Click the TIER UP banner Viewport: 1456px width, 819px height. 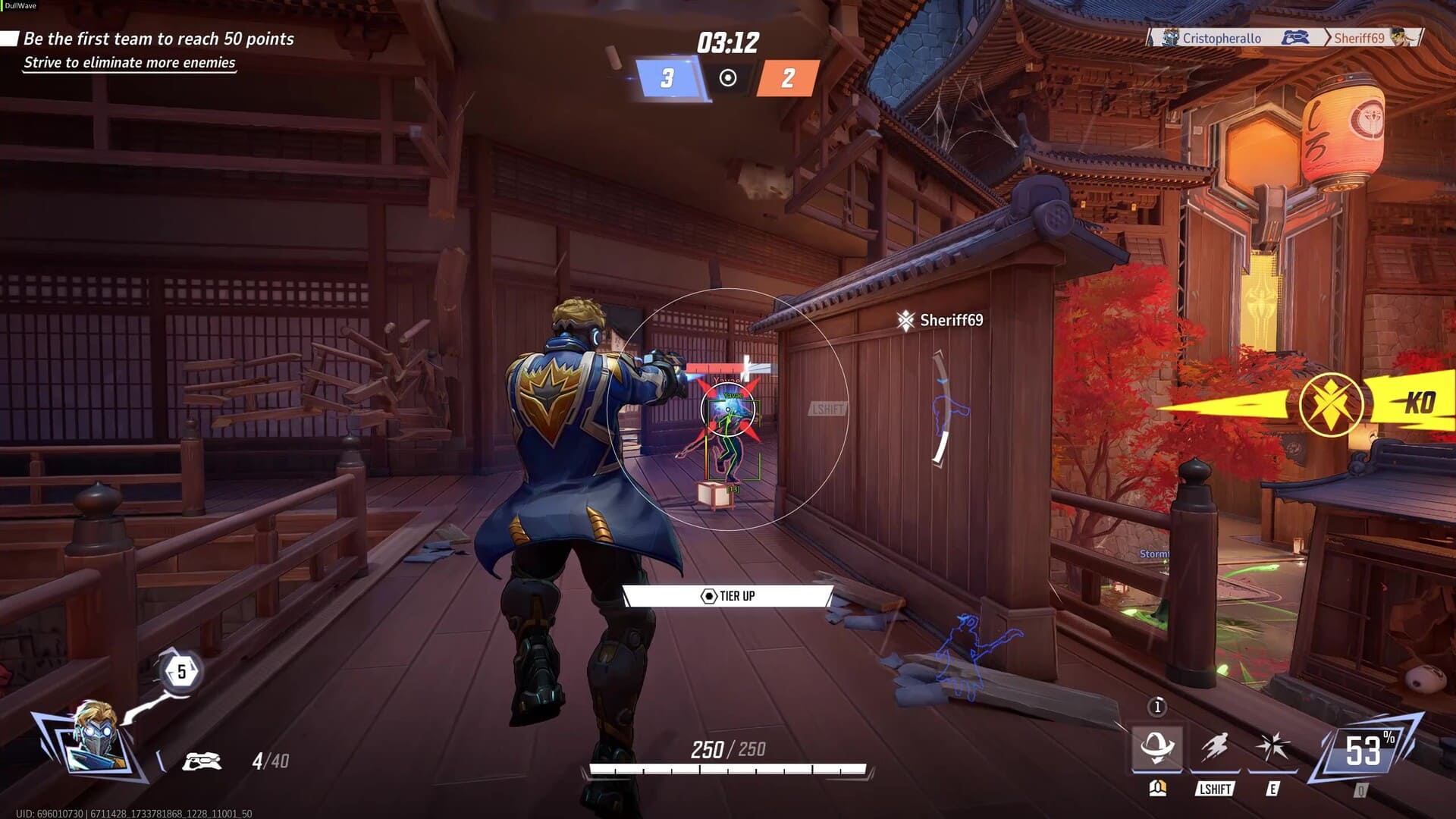click(728, 596)
